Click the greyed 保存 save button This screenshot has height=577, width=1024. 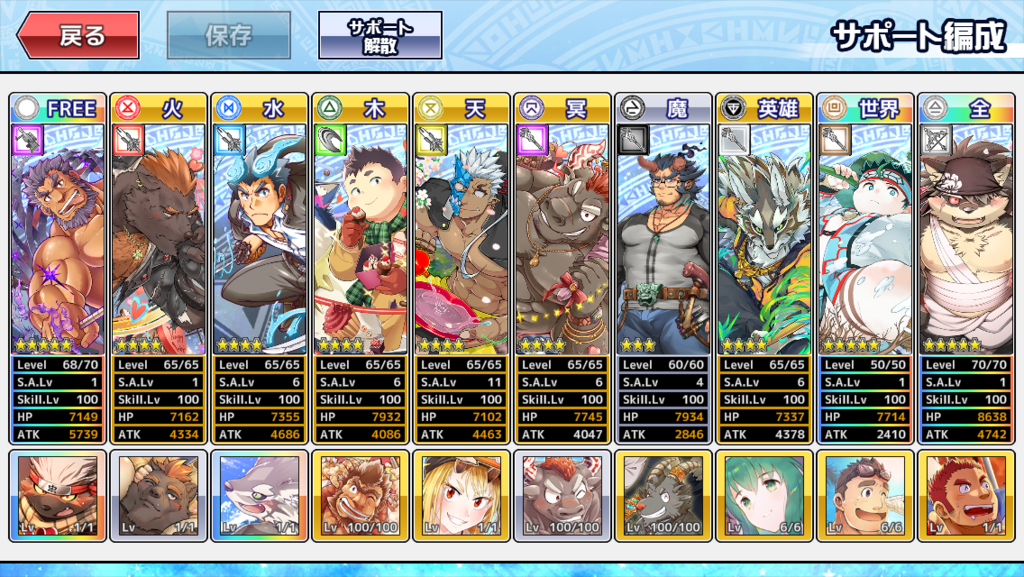[x=229, y=36]
